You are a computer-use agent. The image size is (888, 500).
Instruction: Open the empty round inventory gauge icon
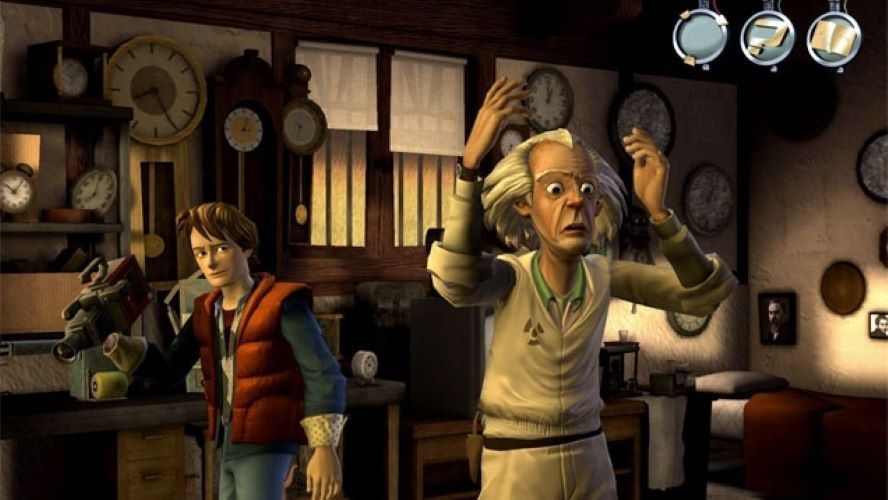click(x=700, y=37)
